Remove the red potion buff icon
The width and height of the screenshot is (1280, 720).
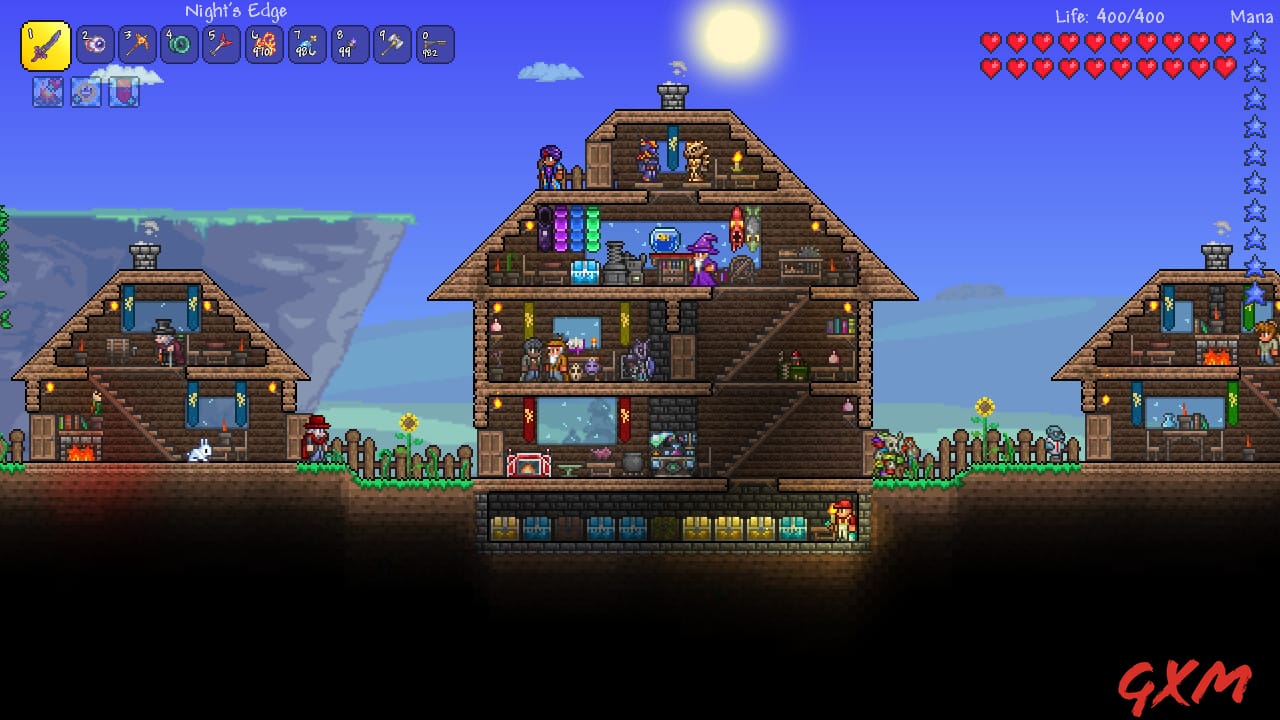click(x=122, y=94)
